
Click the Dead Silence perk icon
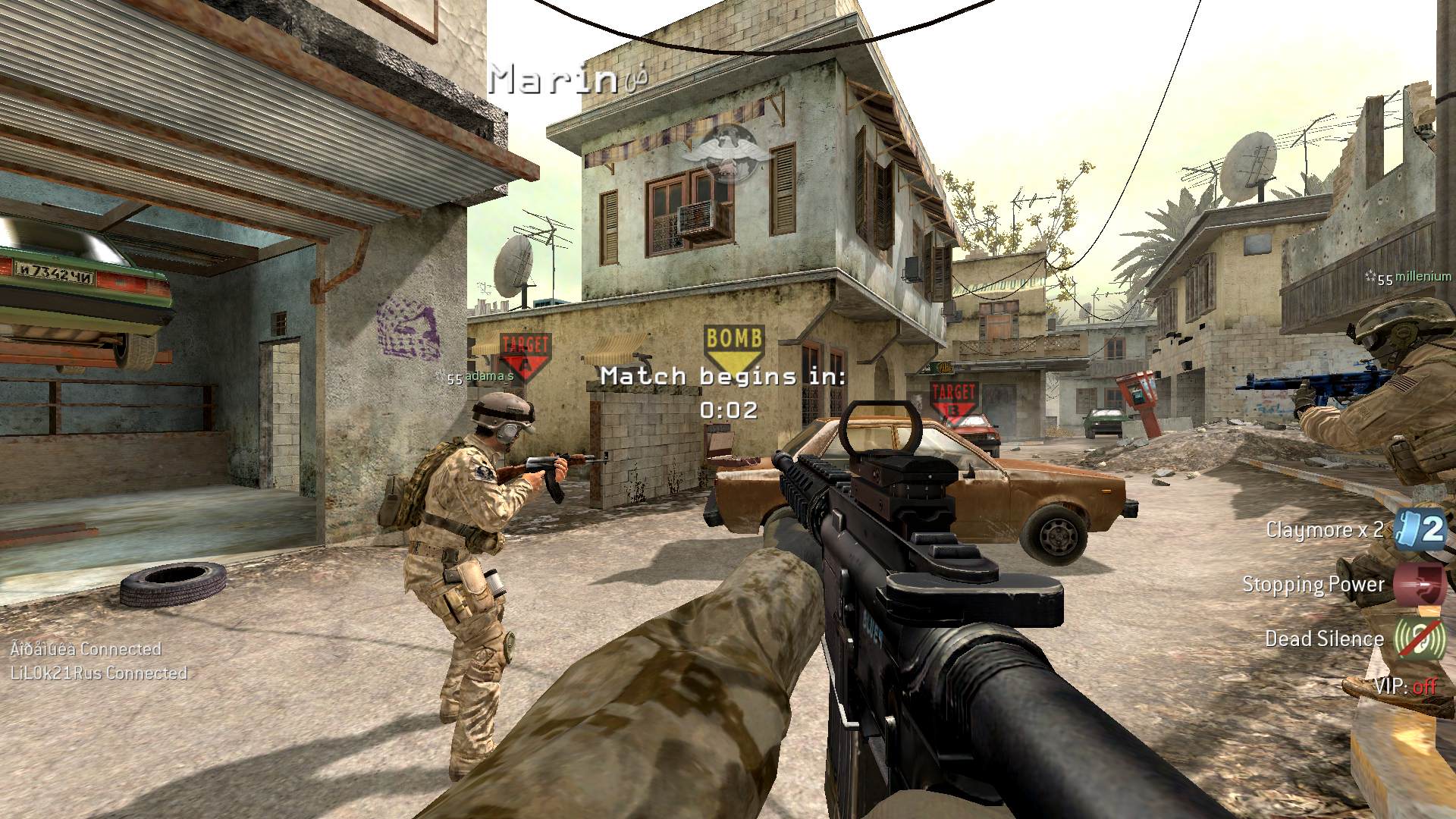point(1421,639)
